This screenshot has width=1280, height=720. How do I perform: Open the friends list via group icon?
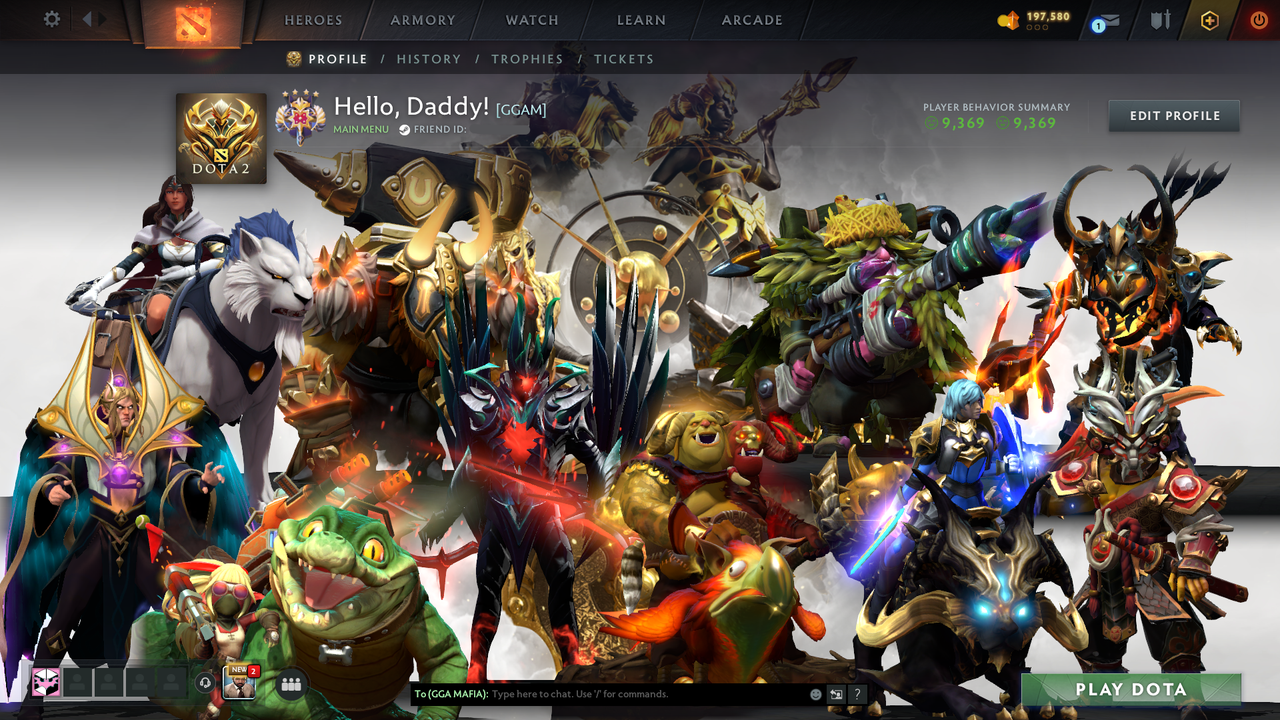[290, 685]
